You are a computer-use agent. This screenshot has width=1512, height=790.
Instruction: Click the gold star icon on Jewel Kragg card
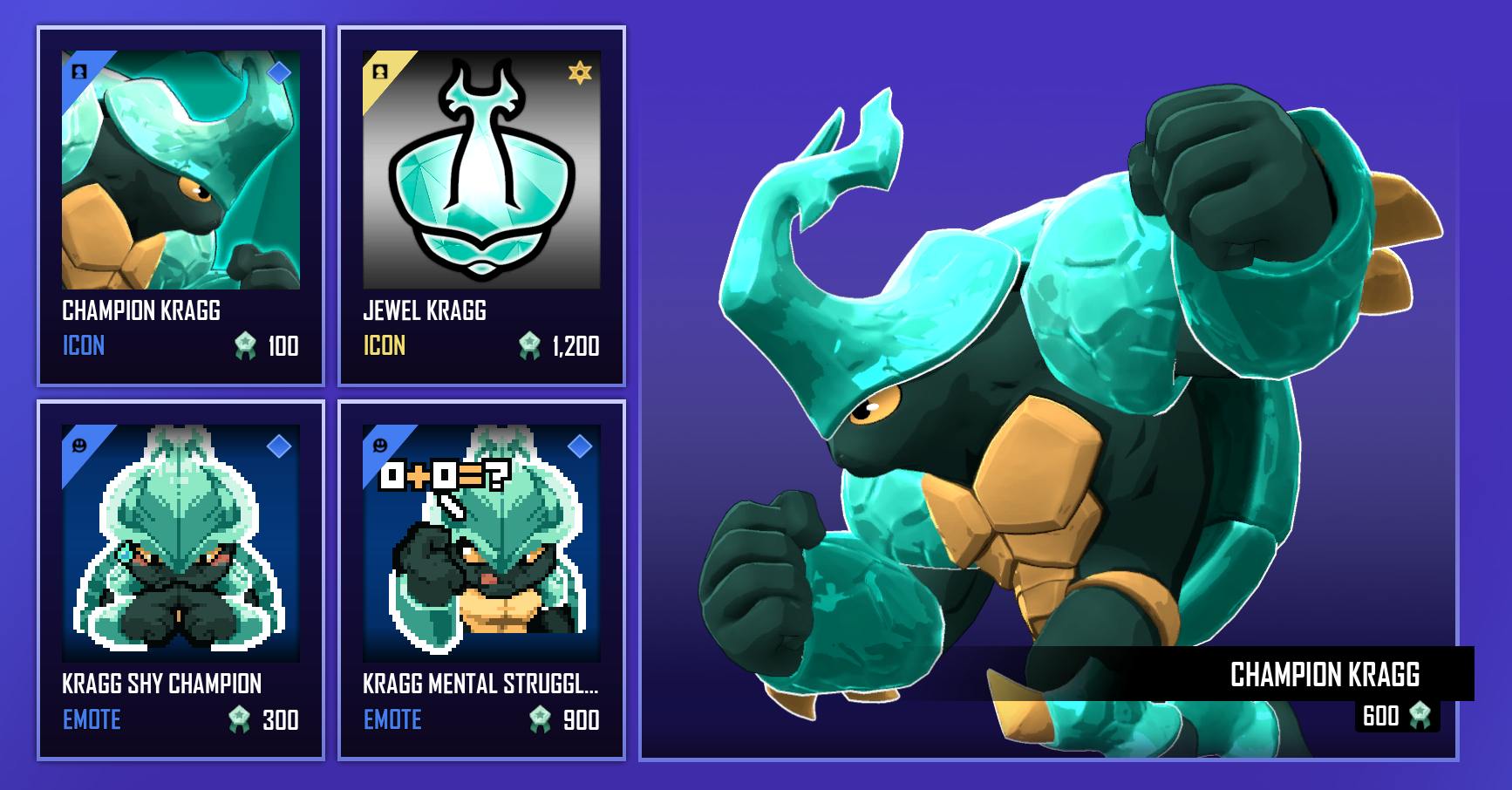point(580,72)
